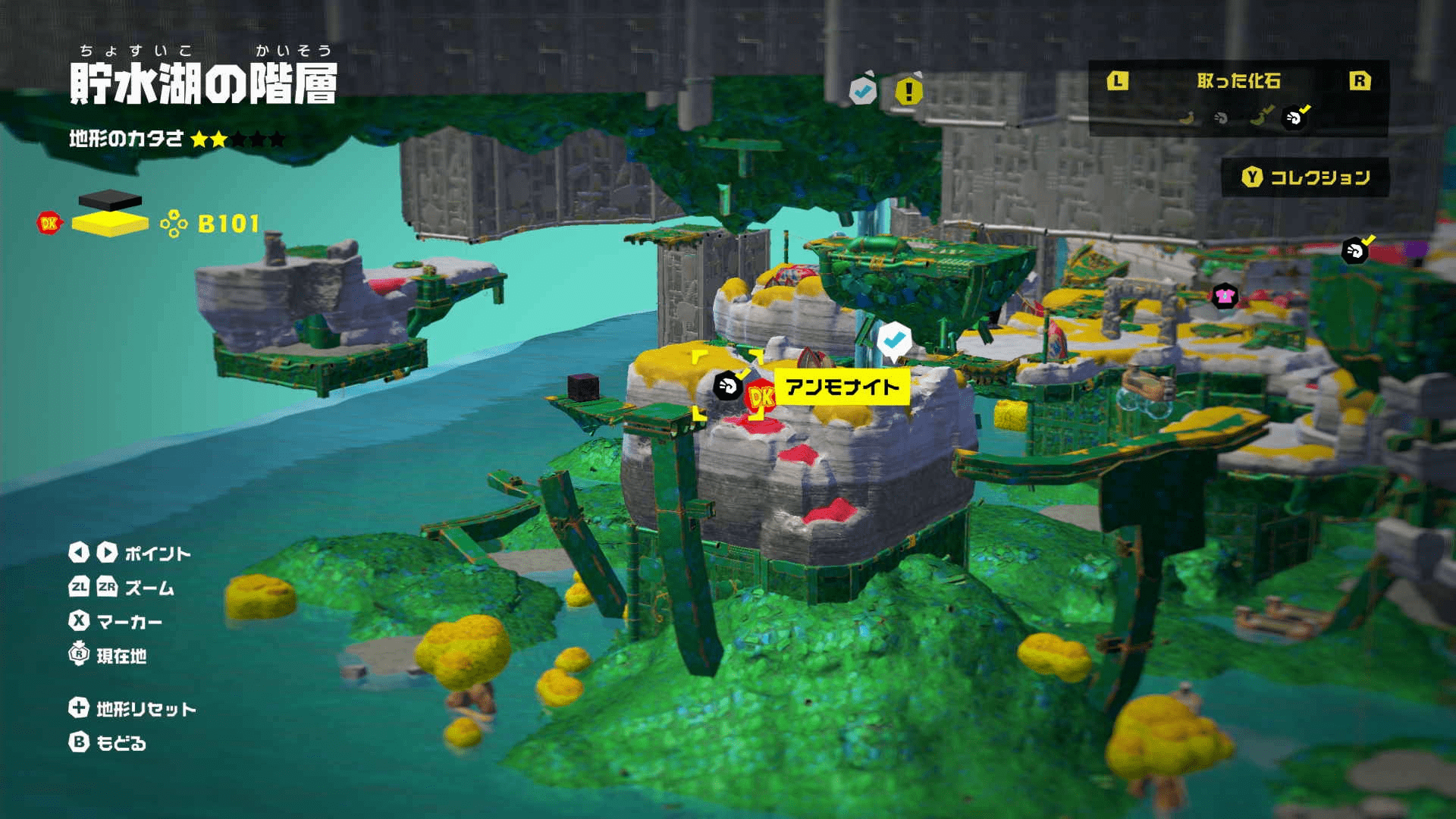Click the アンモナイト fossil name label
Viewport: 1456px width, 819px height.
(842, 388)
